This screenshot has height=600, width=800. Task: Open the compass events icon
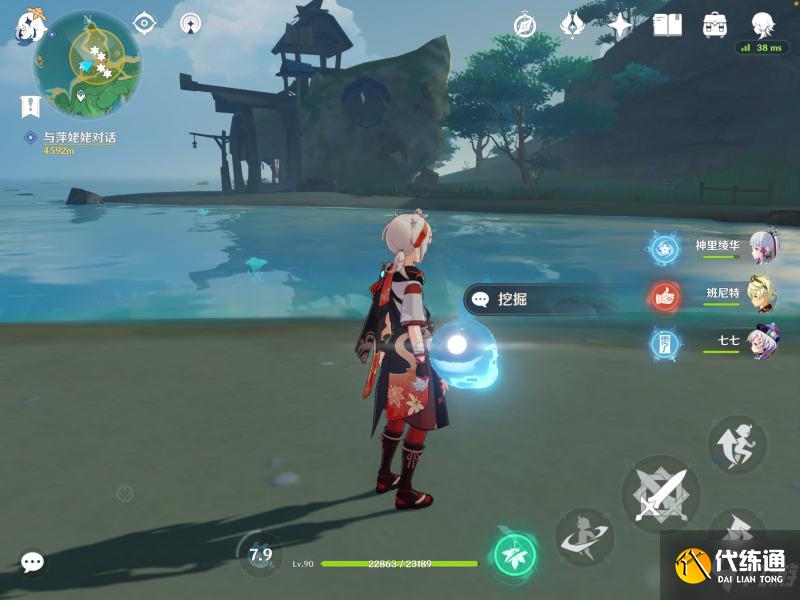526,25
